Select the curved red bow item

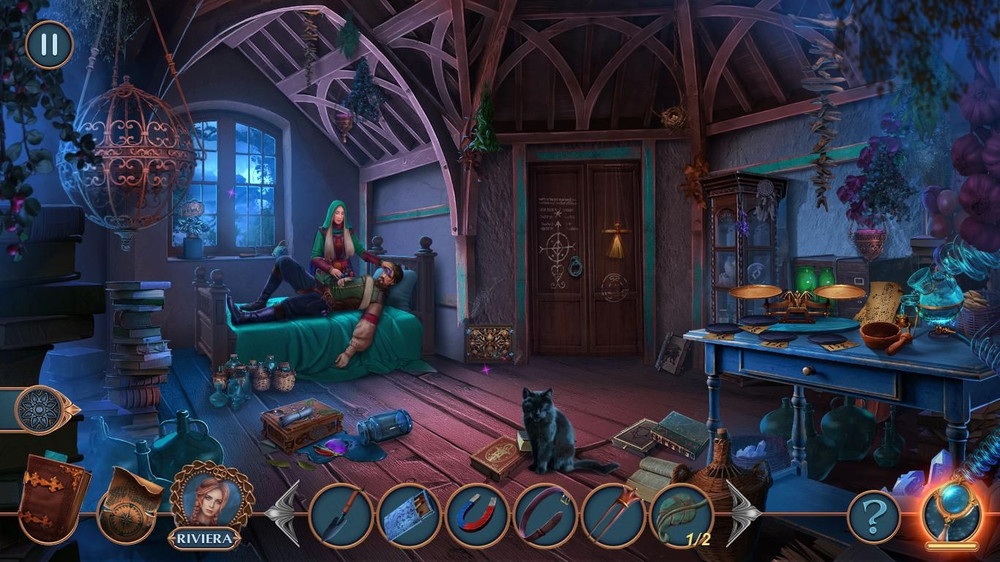click(545, 514)
